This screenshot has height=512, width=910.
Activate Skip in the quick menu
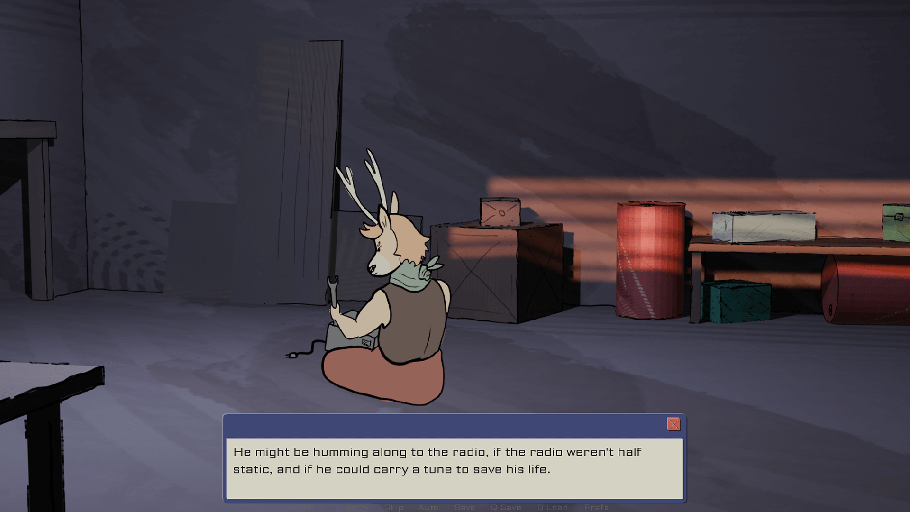click(x=392, y=507)
